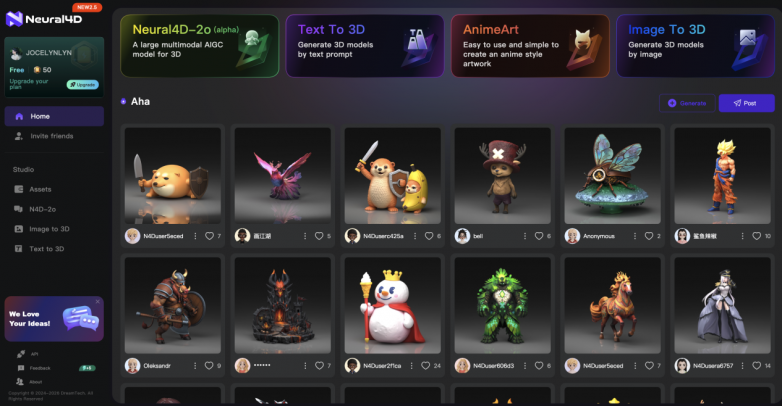Image resolution: width=782 pixels, height=406 pixels.
Task: Open the API link
Action: [33, 354]
